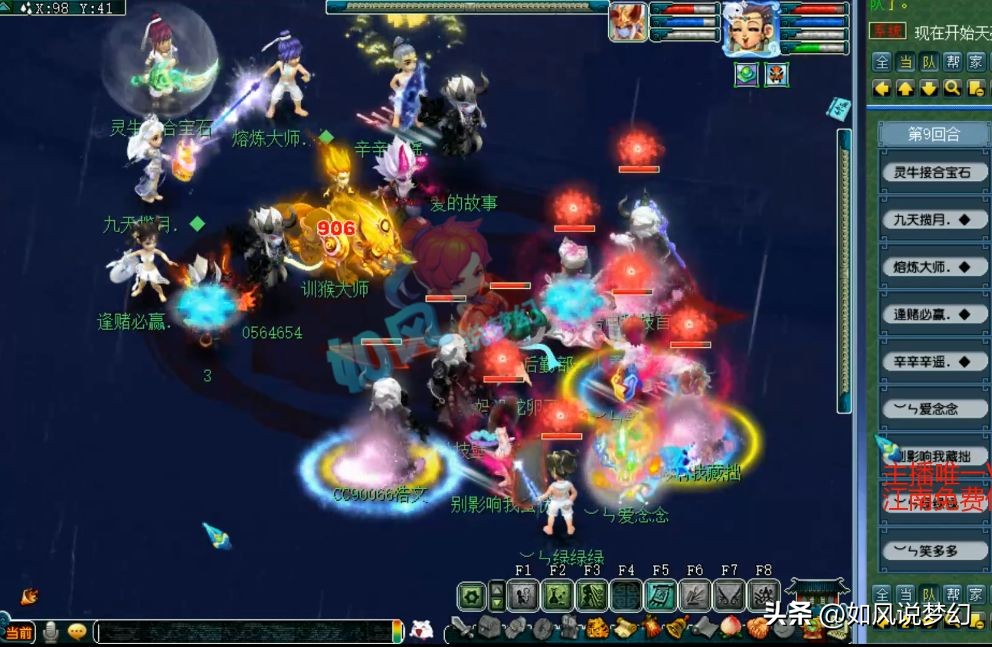Click the chat text input box
This screenshot has height=647, width=992.
245,632
